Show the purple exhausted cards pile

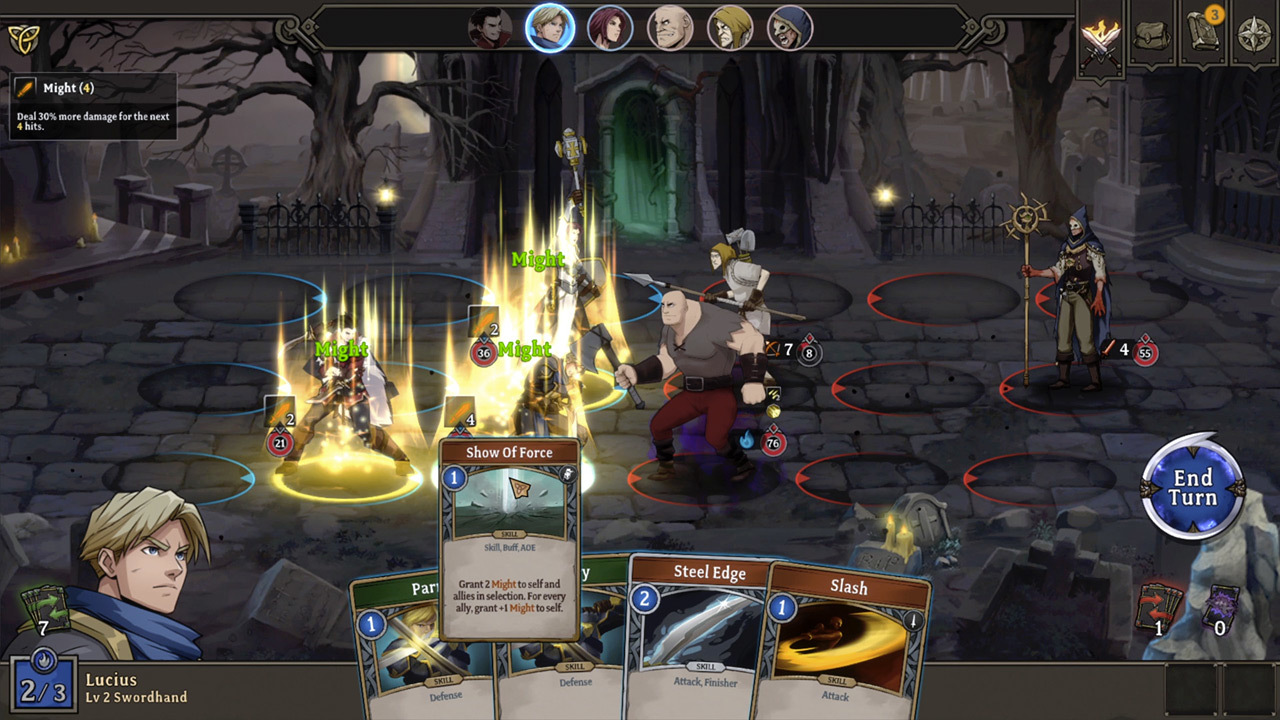1220,607
